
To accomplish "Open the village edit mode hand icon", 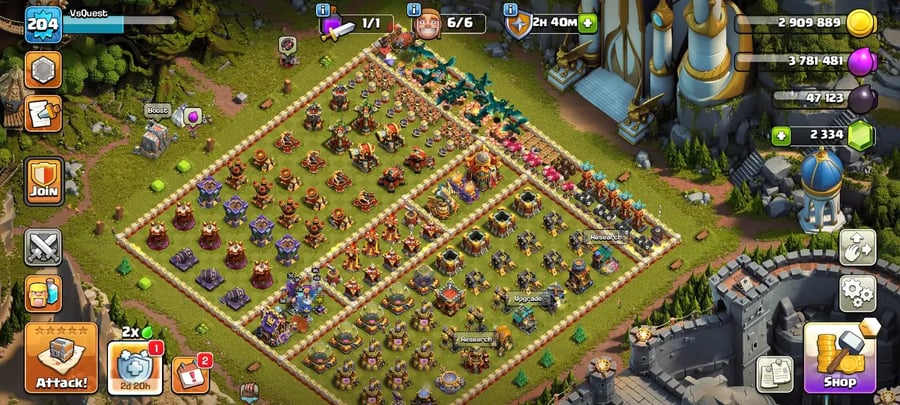I will coord(857,247).
